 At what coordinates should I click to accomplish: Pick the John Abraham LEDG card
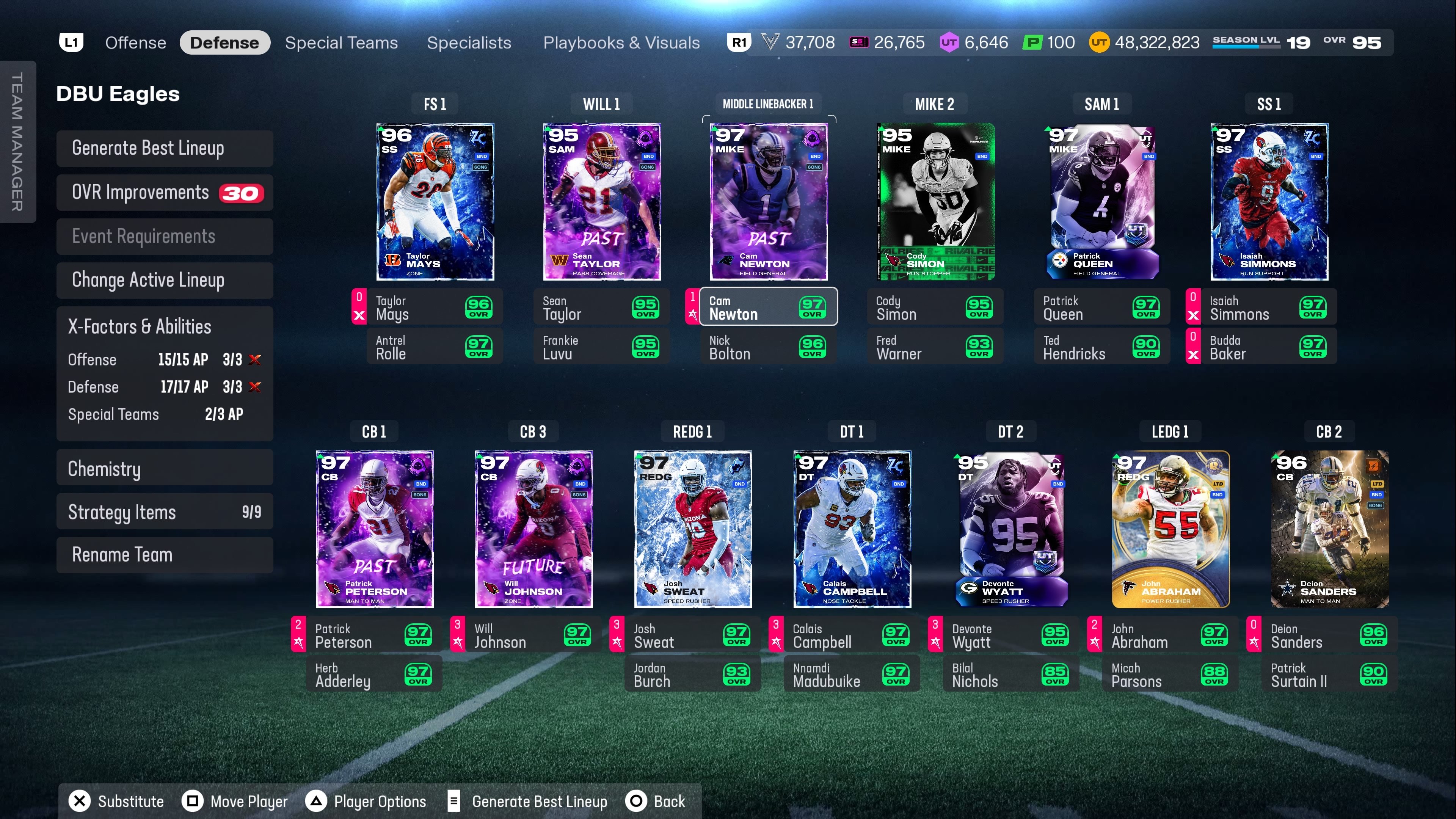coord(1170,529)
